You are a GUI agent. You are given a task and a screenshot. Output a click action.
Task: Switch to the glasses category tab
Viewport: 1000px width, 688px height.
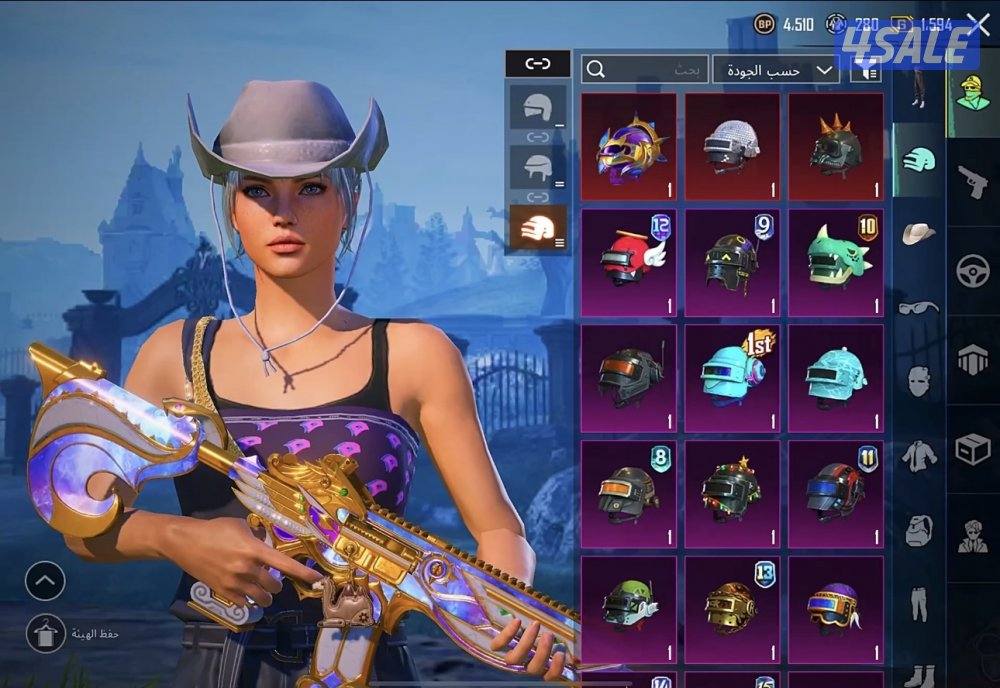pos(917,307)
